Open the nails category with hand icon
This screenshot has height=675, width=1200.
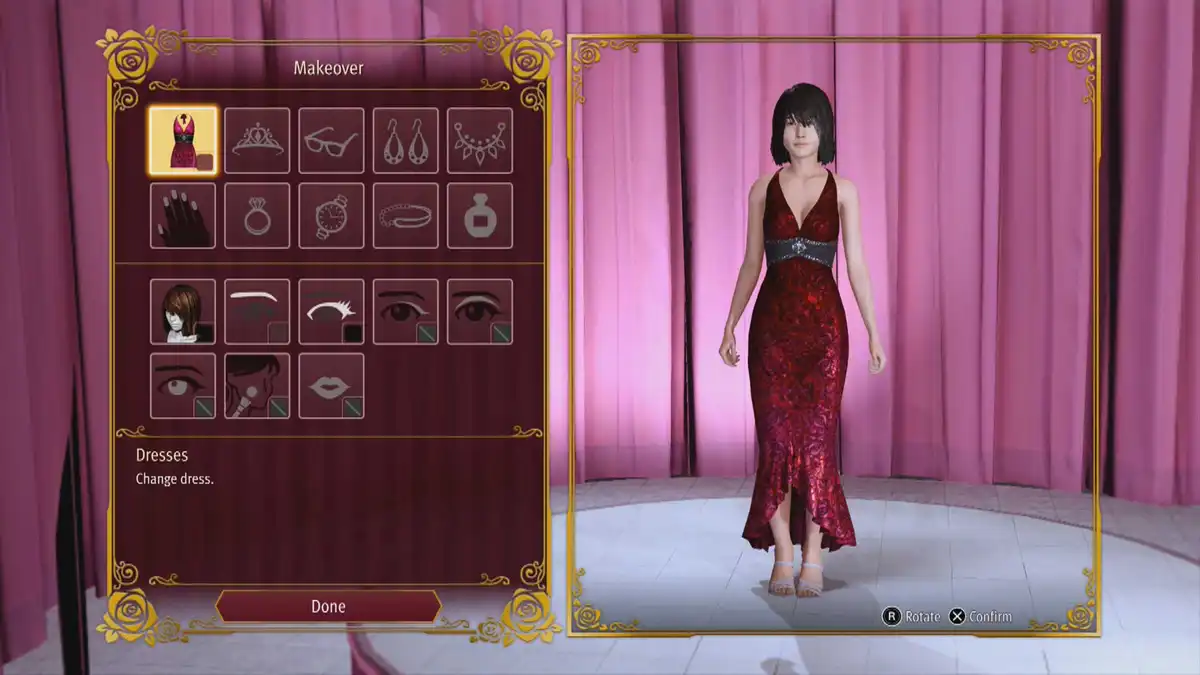pos(183,215)
